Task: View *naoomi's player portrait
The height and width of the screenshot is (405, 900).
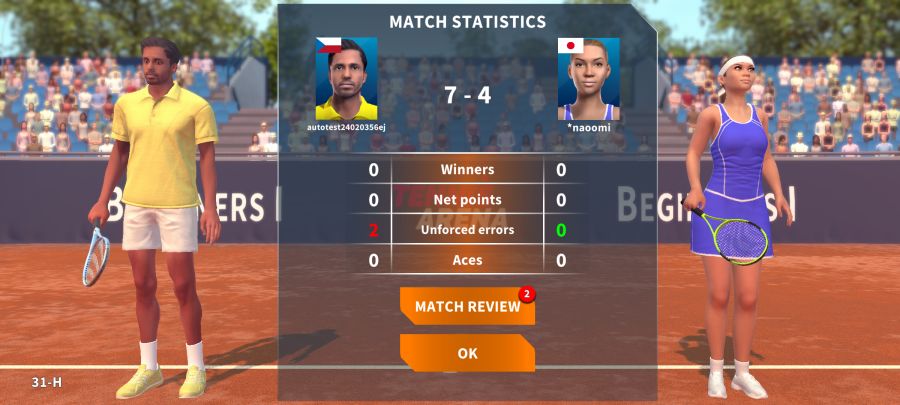Action: coord(588,79)
